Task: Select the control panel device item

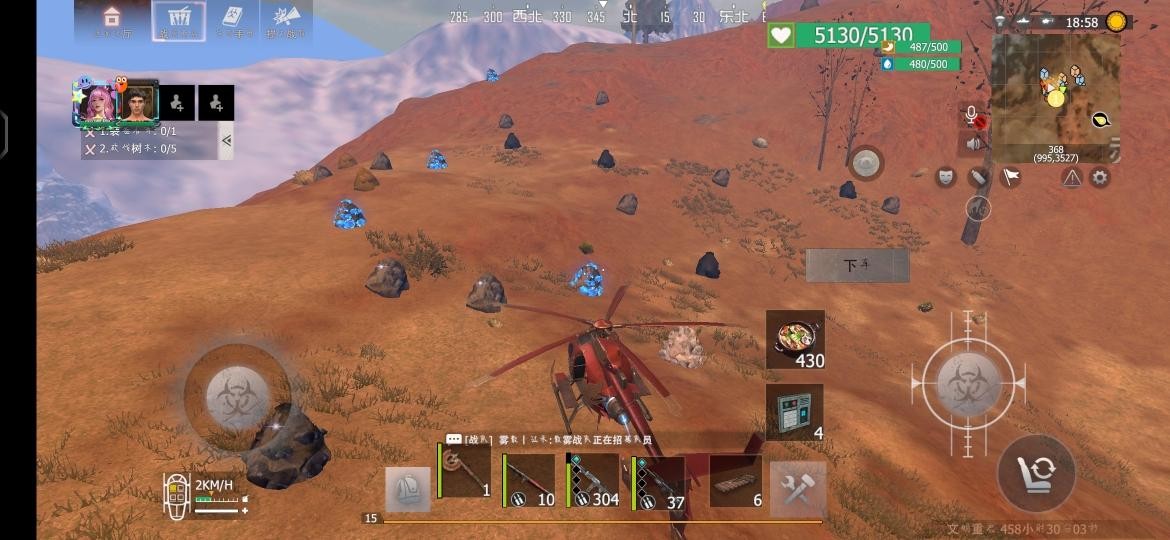Action: click(x=795, y=412)
